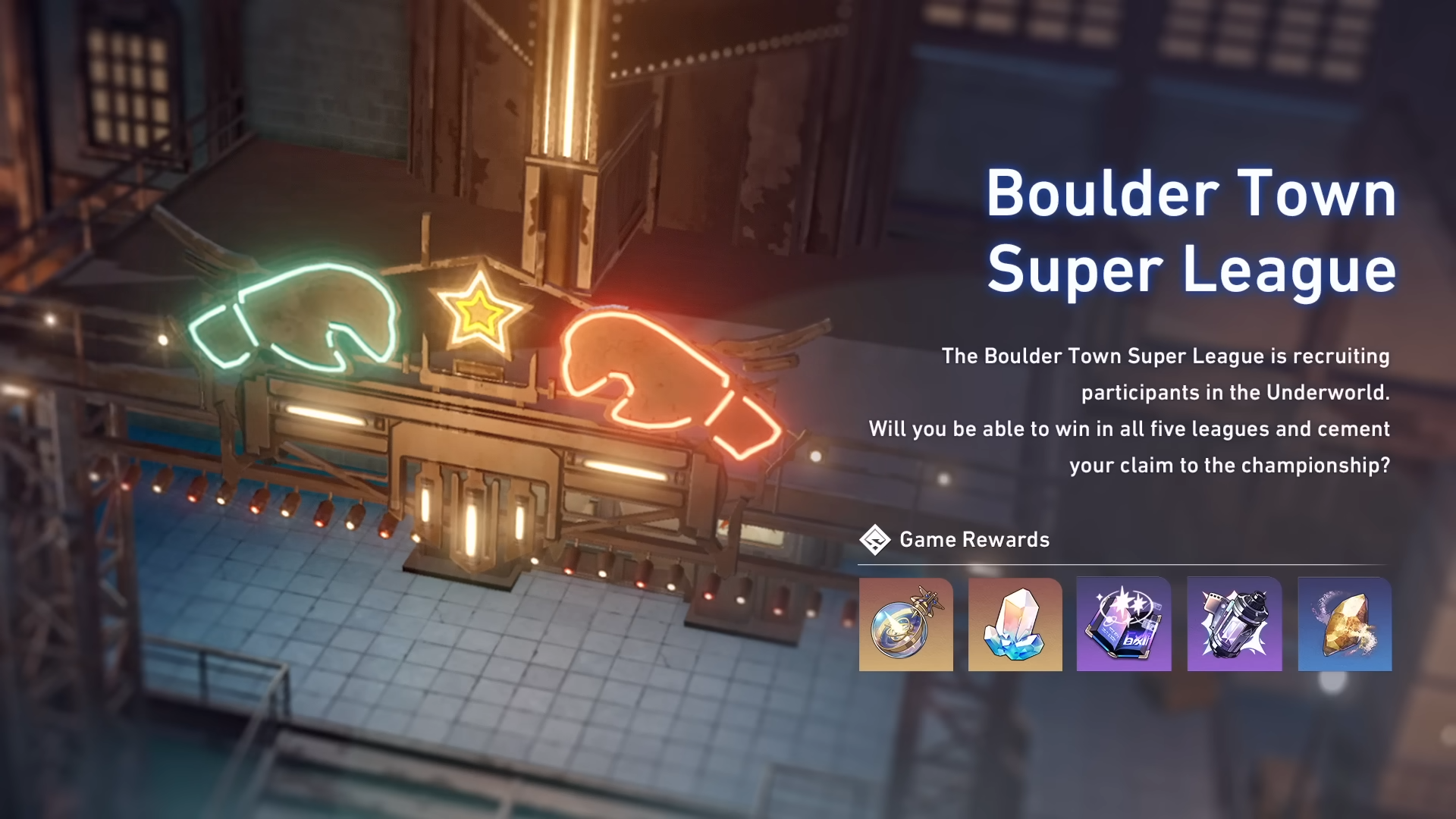Viewport: 1456px width, 819px height.
Task: Click the second reward thumbnail from left
Action: (1014, 623)
